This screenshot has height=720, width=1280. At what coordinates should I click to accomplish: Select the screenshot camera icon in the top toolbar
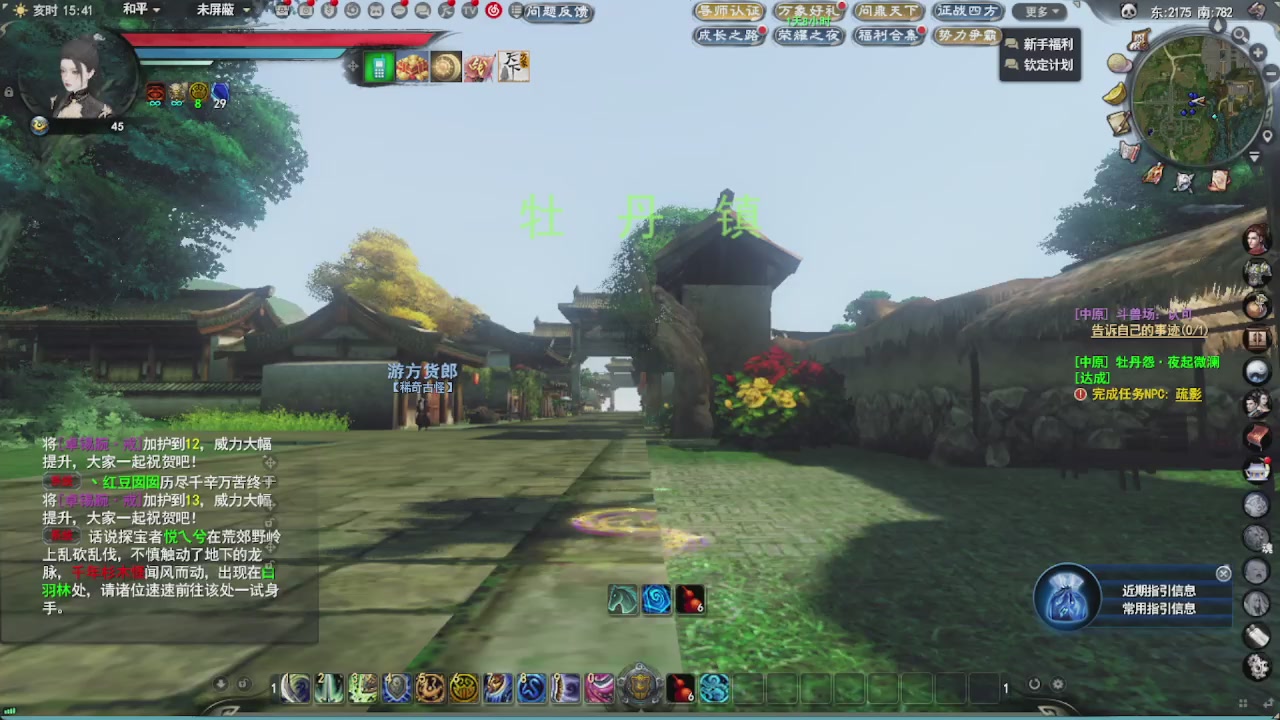tap(307, 10)
